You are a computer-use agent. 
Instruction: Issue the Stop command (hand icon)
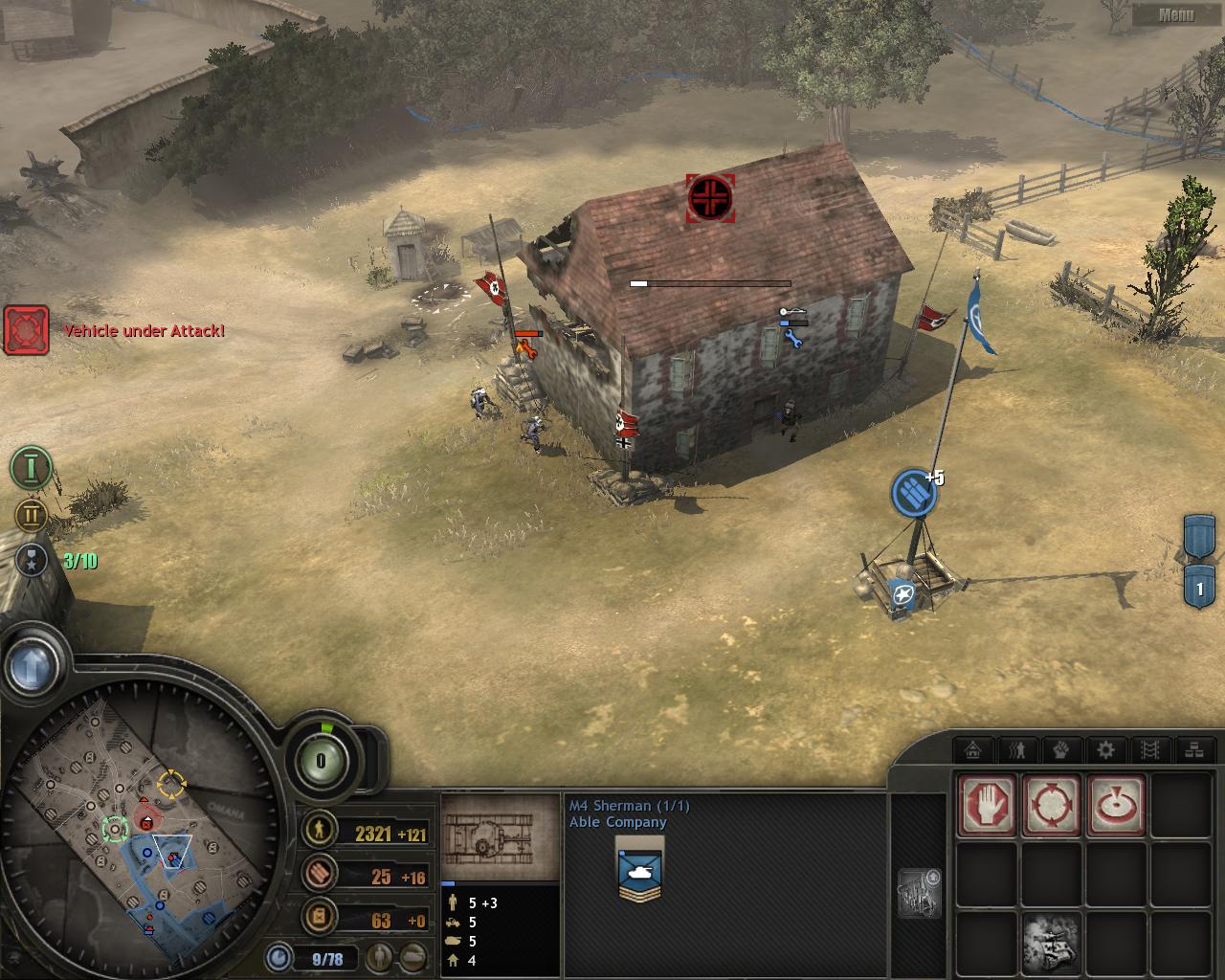[x=988, y=806]
